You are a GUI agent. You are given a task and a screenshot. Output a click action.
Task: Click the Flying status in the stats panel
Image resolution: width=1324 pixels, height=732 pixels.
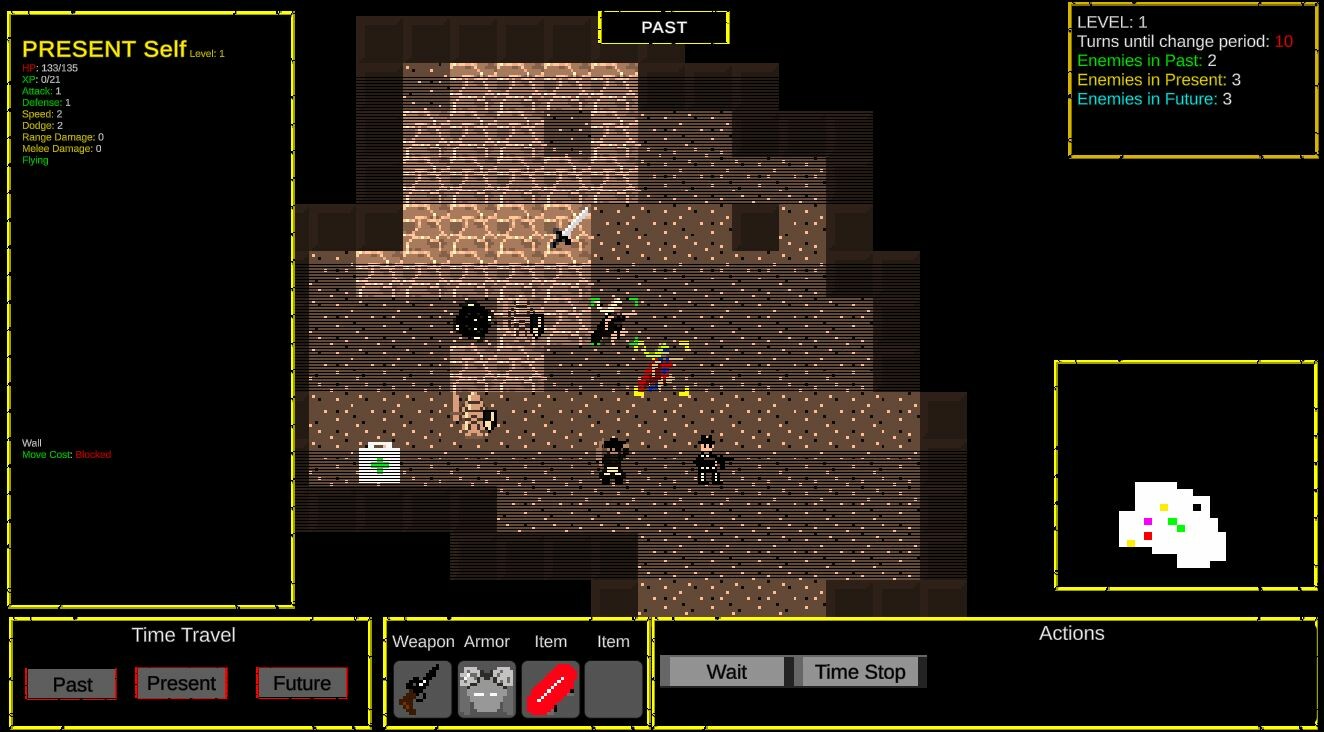pyautogui.click(x=35, y=159)
